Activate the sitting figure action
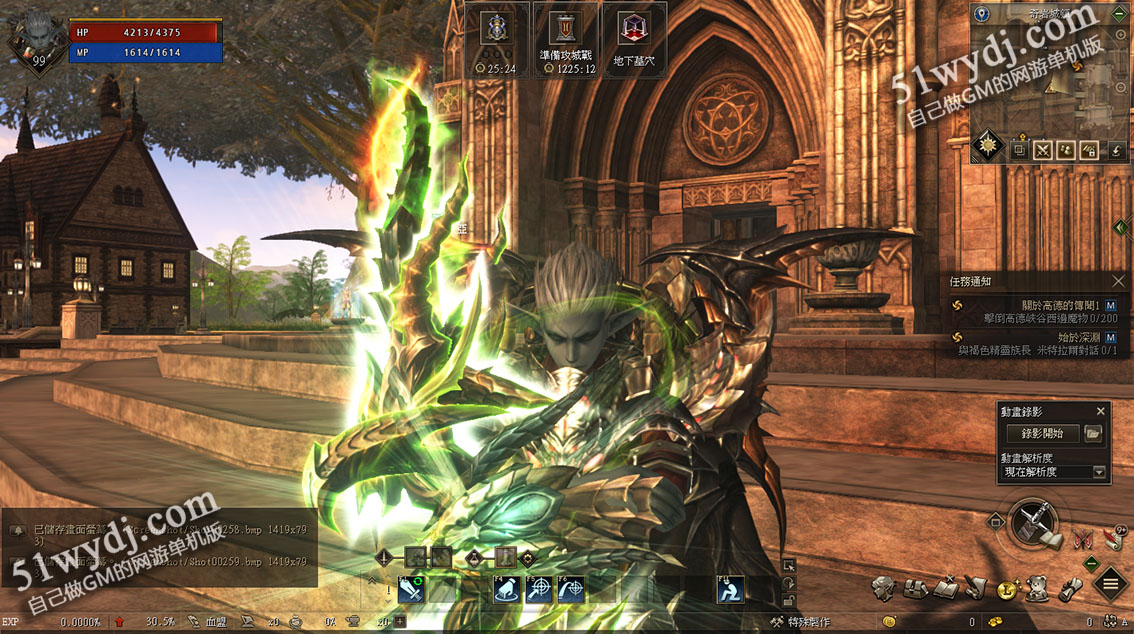 729,590
